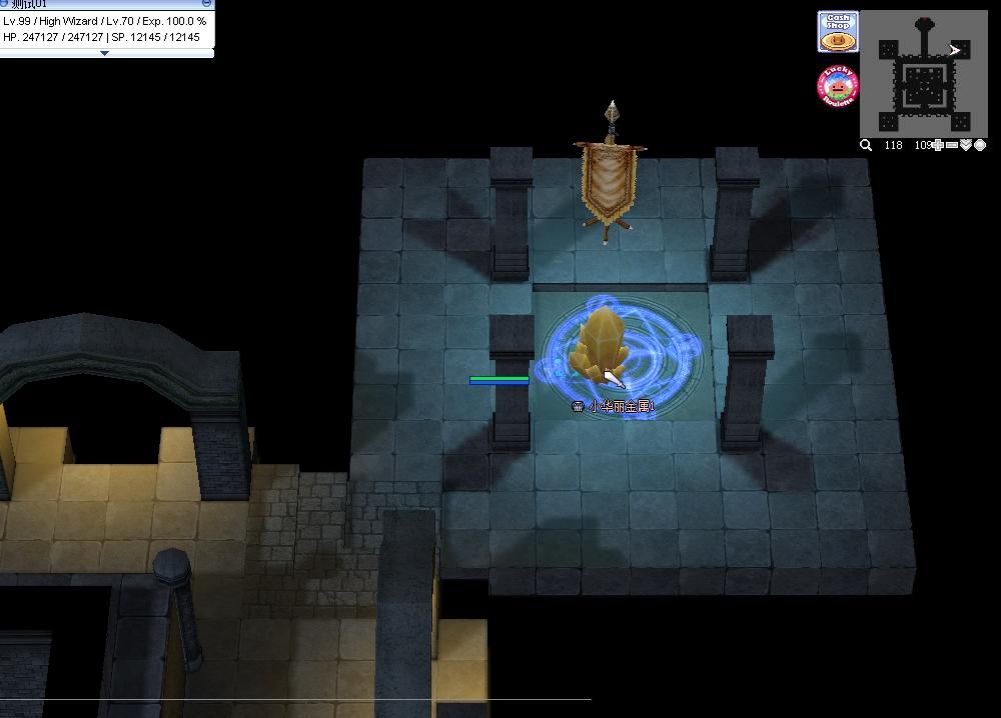Zoom out the minimap with the minus button
The width and height of the screenshot is (1001, 718).
pyautogui.click(x=952, y=145)
